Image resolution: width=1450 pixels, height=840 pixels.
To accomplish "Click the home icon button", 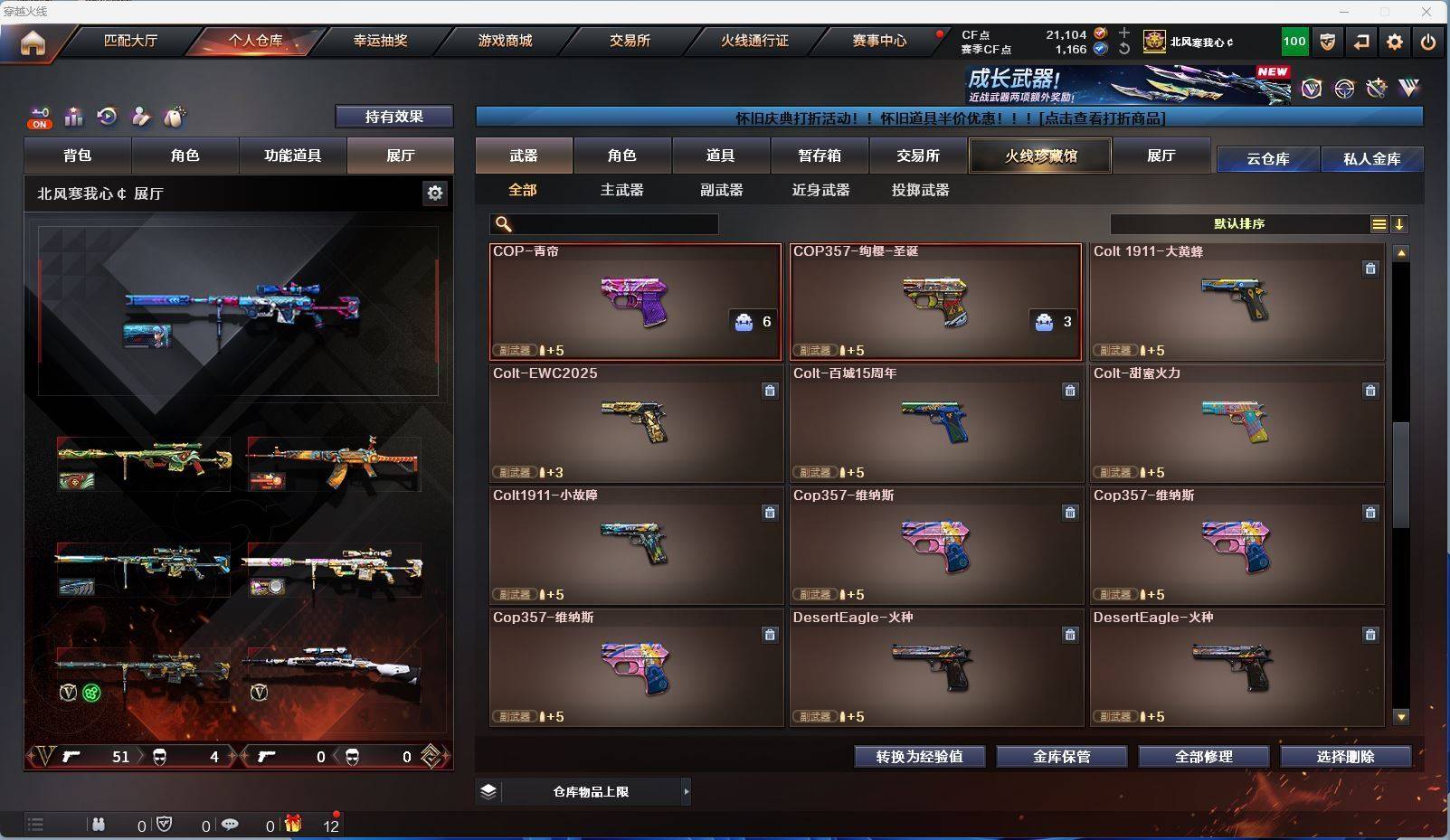I will [33, 42].
